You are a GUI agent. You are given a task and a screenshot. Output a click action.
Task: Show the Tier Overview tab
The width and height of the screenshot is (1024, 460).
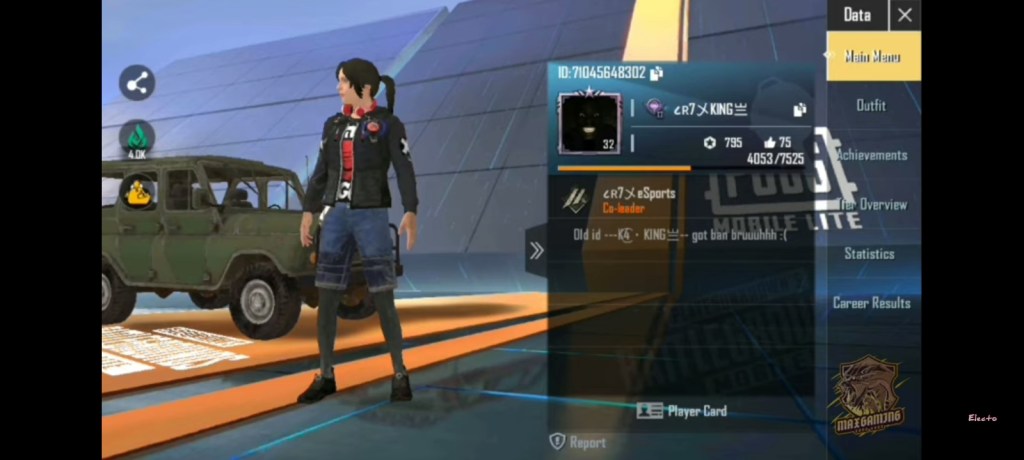coord(872,204)
